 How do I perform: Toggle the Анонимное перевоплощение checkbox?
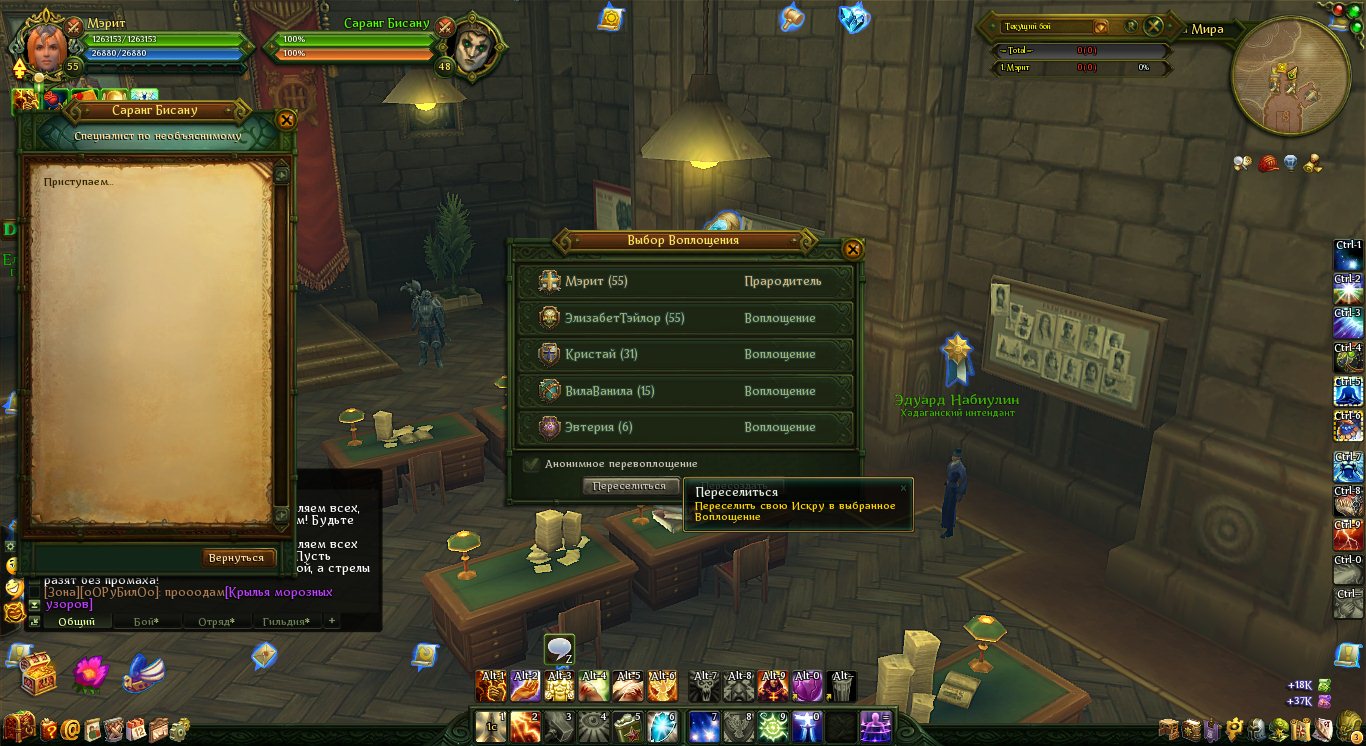(532, 464)
